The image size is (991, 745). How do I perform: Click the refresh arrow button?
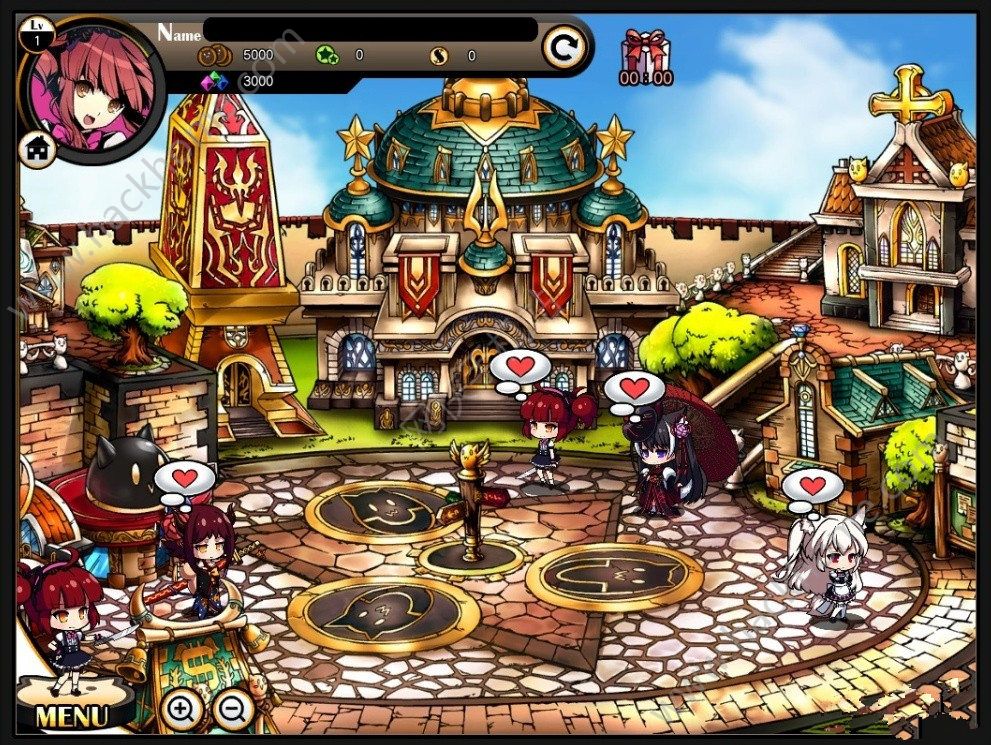pyautogui.click(x=564, y=47)
